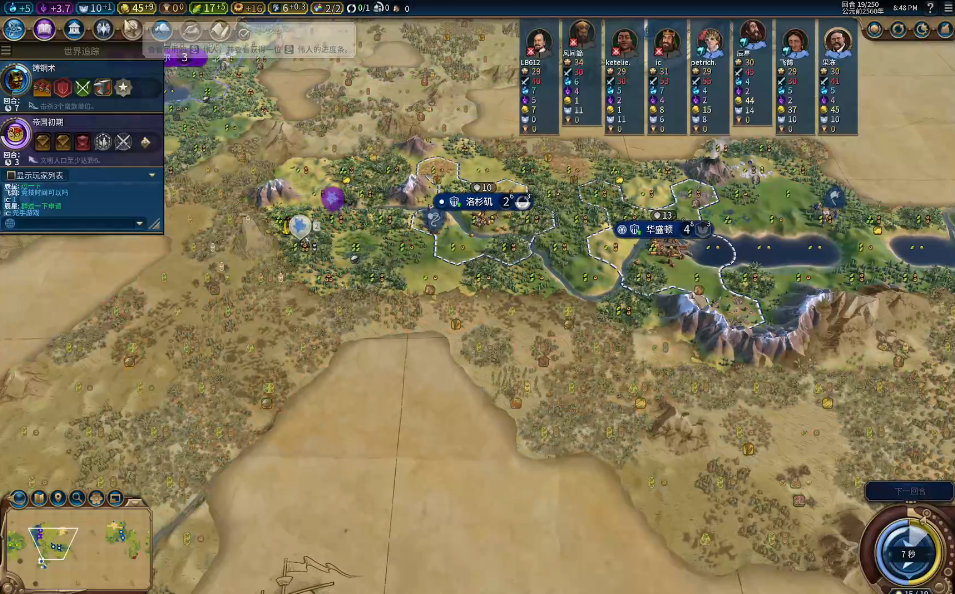Open the chat panel dropdown arrow
Screen dimensions: 955x594
(x=141, y=223)
